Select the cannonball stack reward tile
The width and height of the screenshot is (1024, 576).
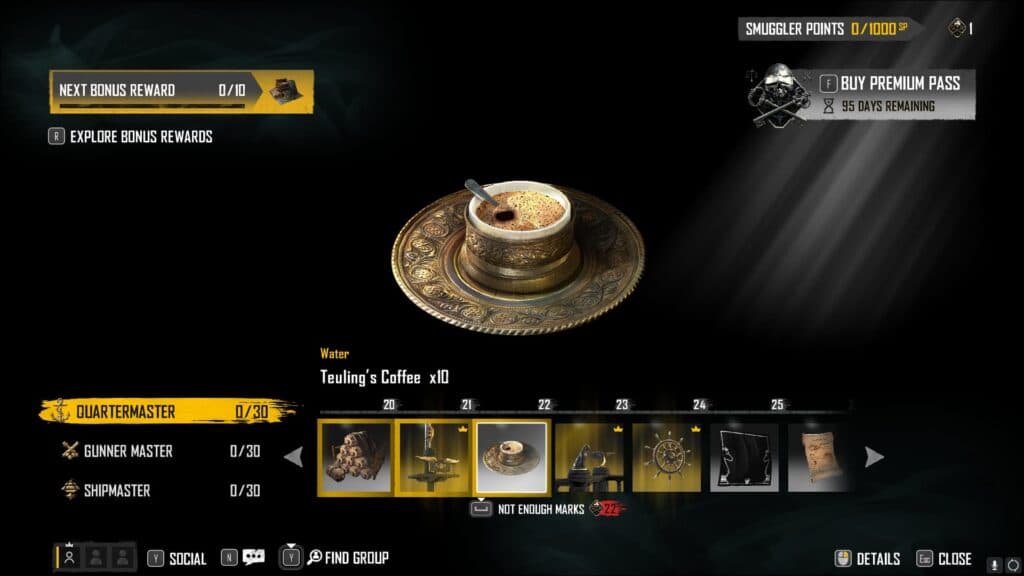coord(356,457)
